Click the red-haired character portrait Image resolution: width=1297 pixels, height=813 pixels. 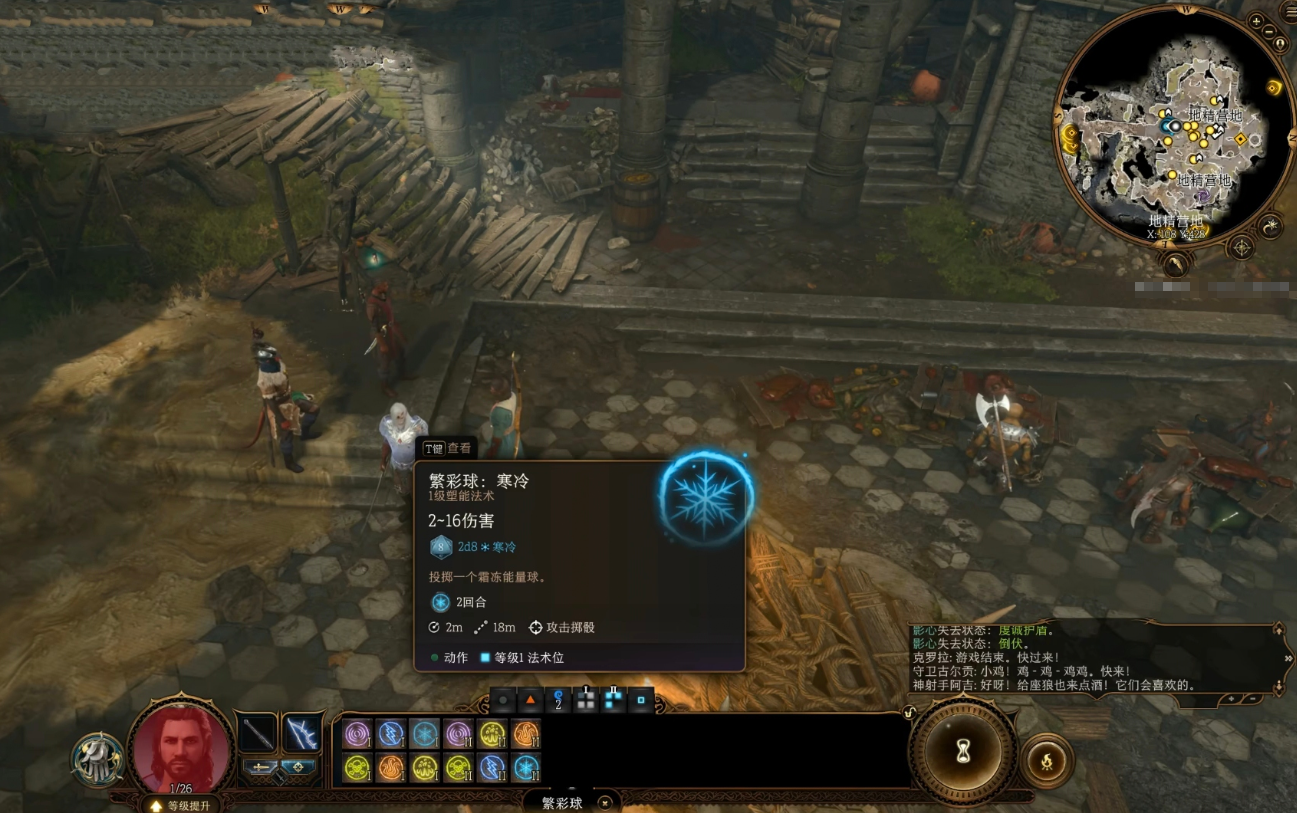pos(181,748)
